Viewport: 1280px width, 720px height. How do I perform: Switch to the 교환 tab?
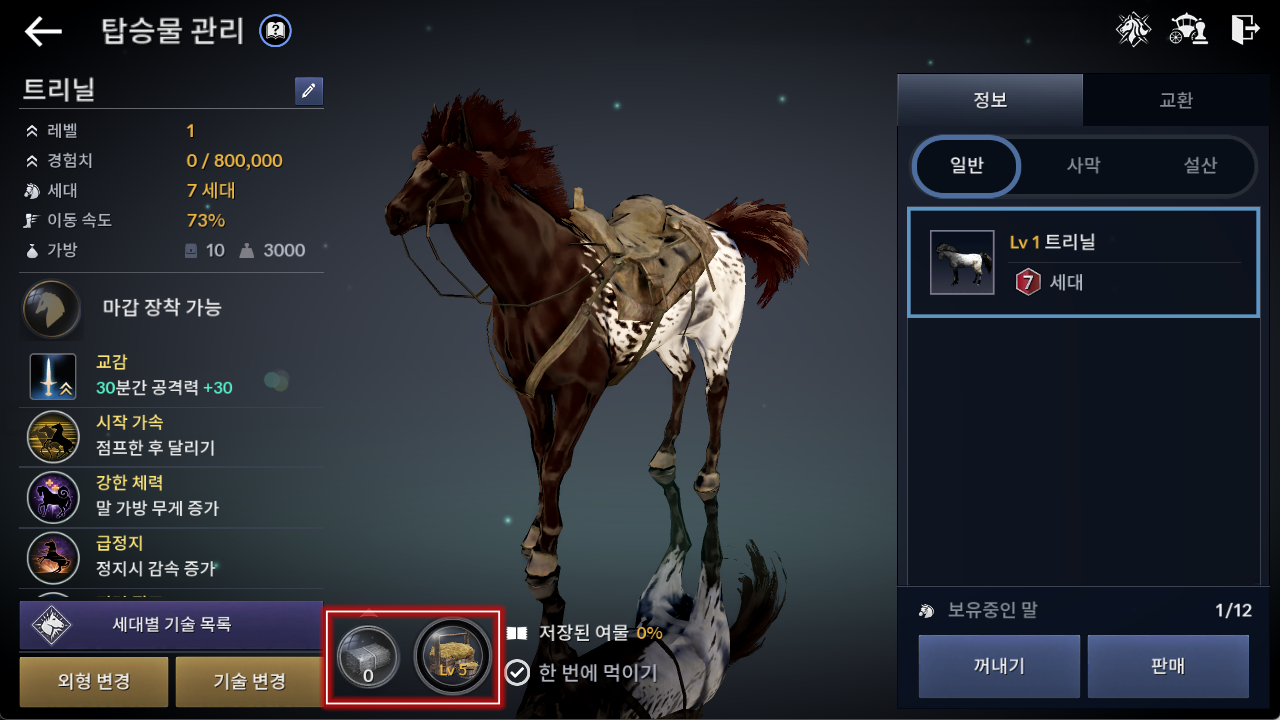(x=1176, y=100)
